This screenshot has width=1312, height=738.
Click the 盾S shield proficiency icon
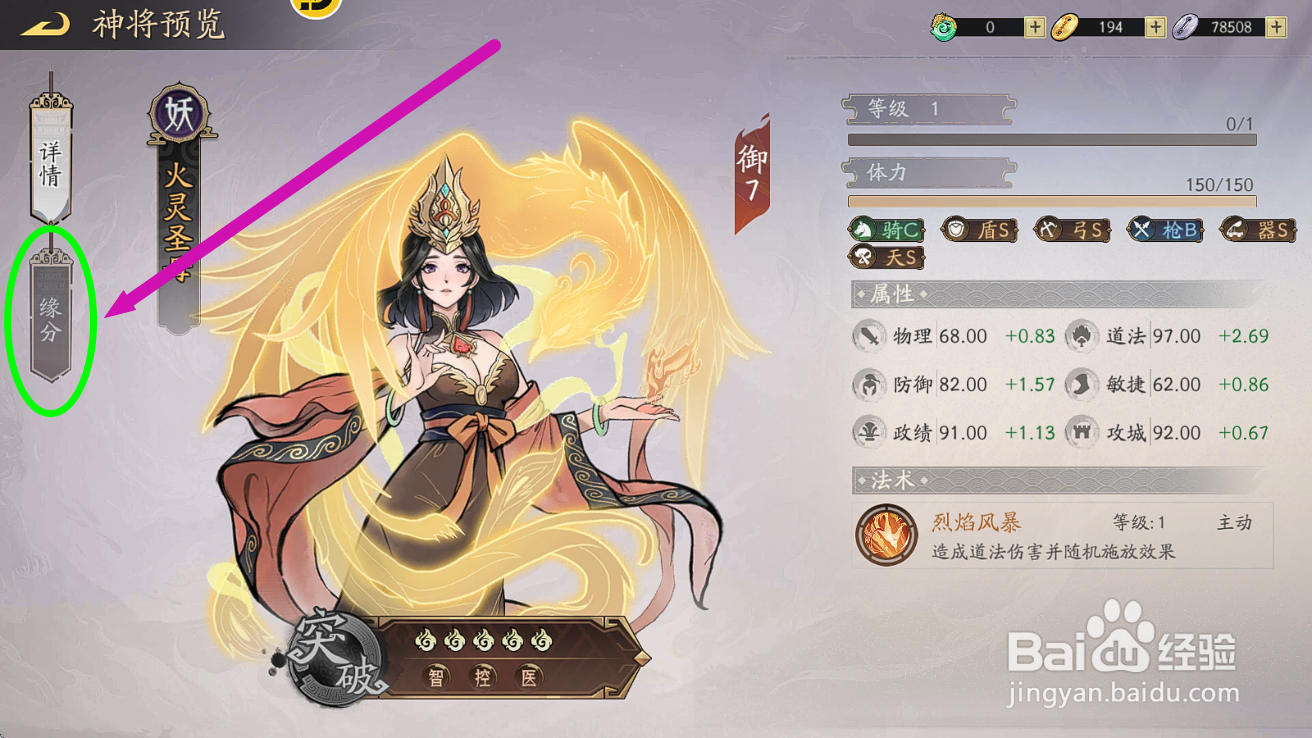tap(980, 229)
